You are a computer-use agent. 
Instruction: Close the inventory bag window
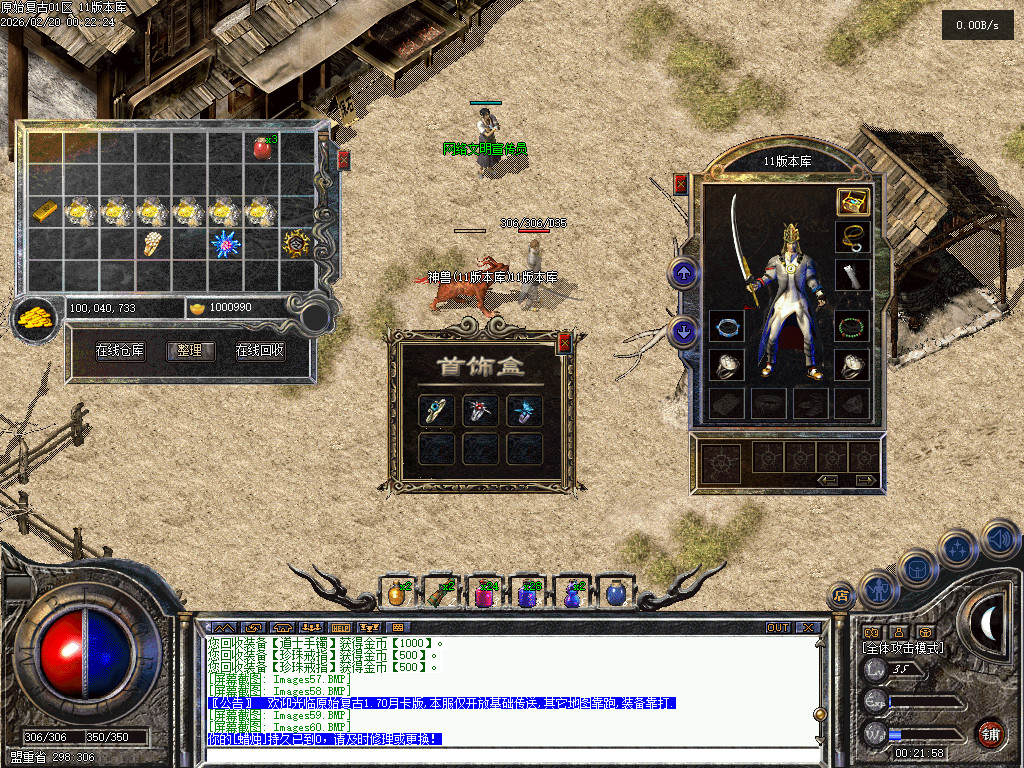tap(344, 159)
